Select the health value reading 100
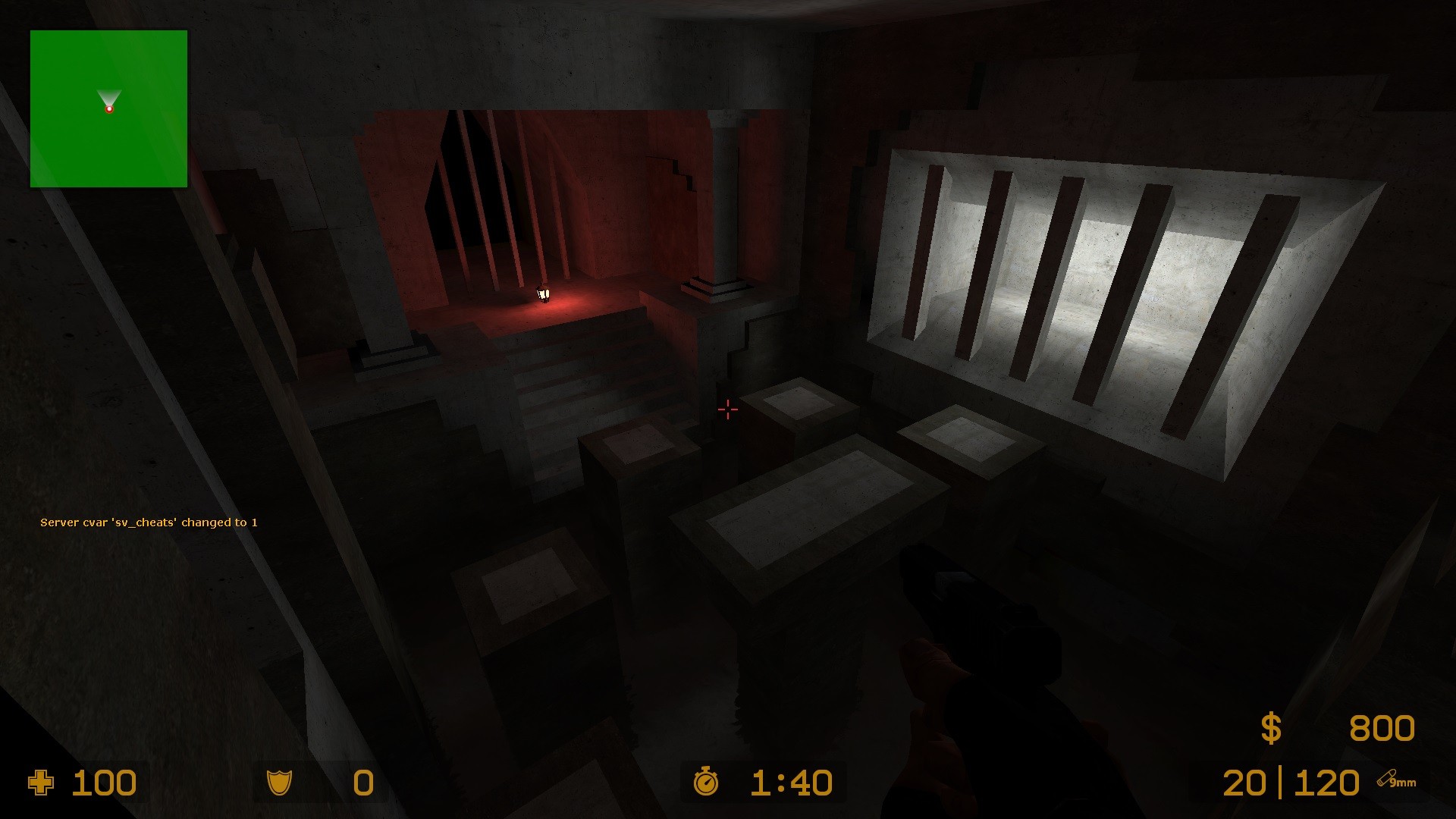Viewport: 1456px width, 819px height. click(105, 783)
